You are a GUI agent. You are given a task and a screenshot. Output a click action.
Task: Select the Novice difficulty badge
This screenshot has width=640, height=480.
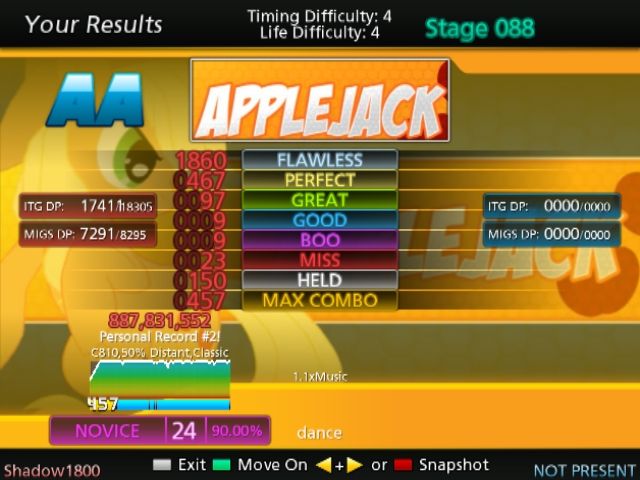(107, 431)
